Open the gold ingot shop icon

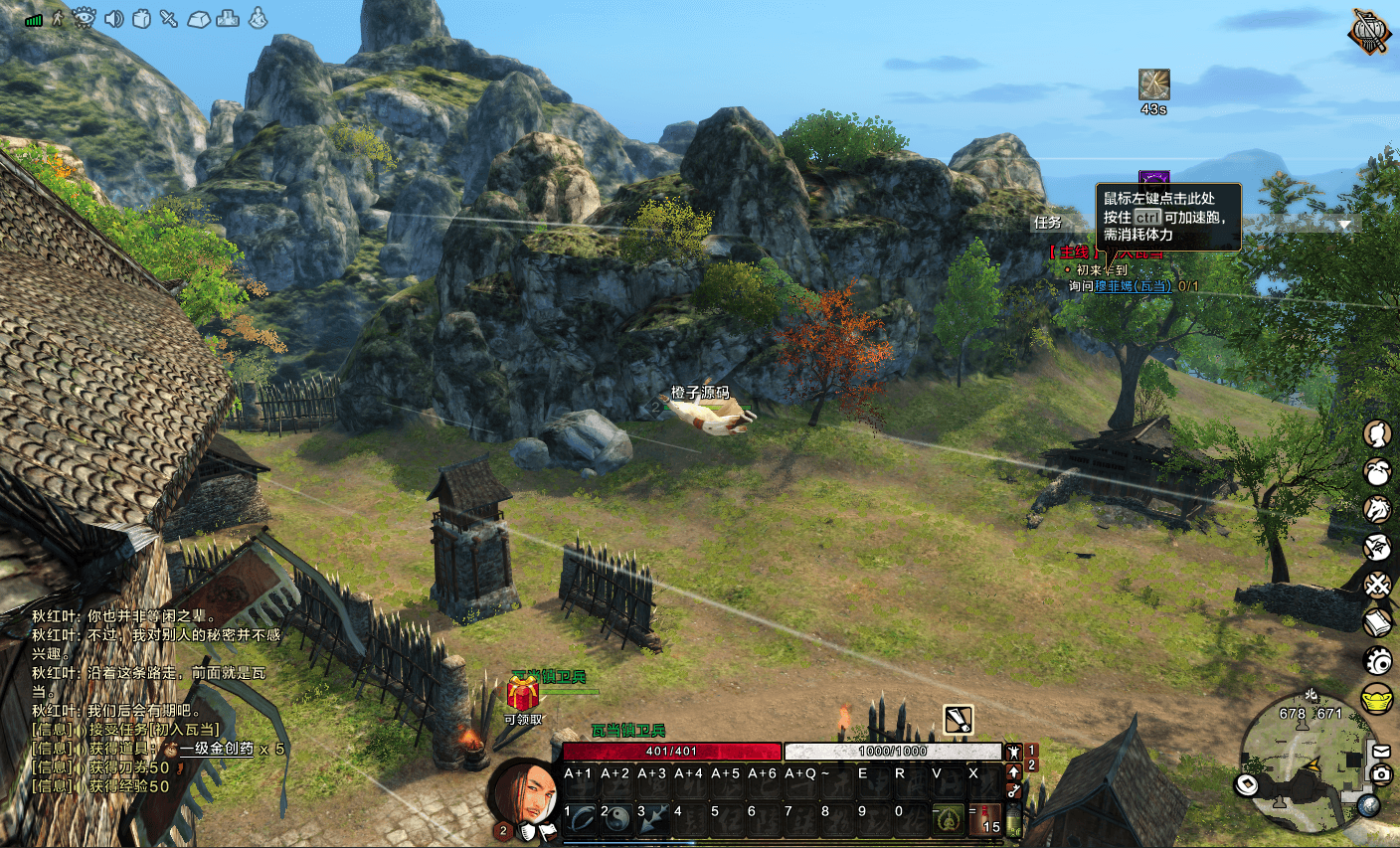(x=1377, y=699)
